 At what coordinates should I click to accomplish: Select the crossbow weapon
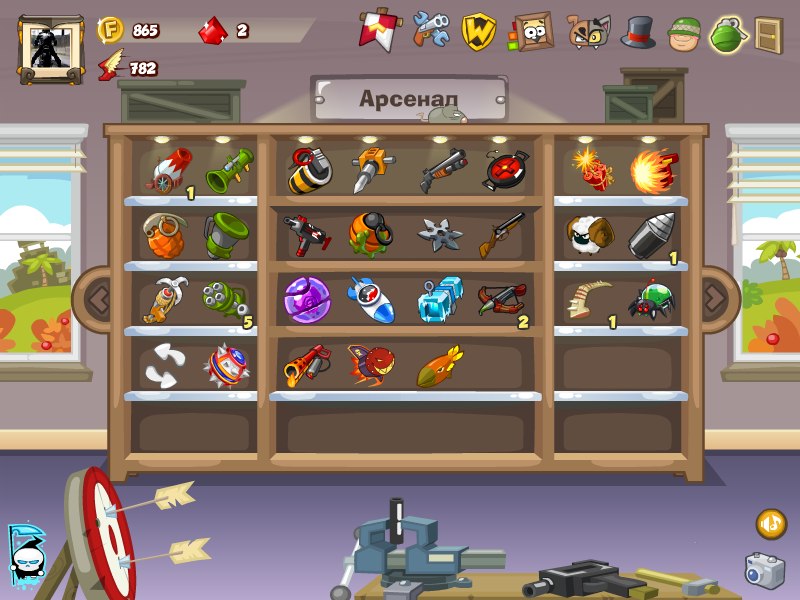coord(503,299)
